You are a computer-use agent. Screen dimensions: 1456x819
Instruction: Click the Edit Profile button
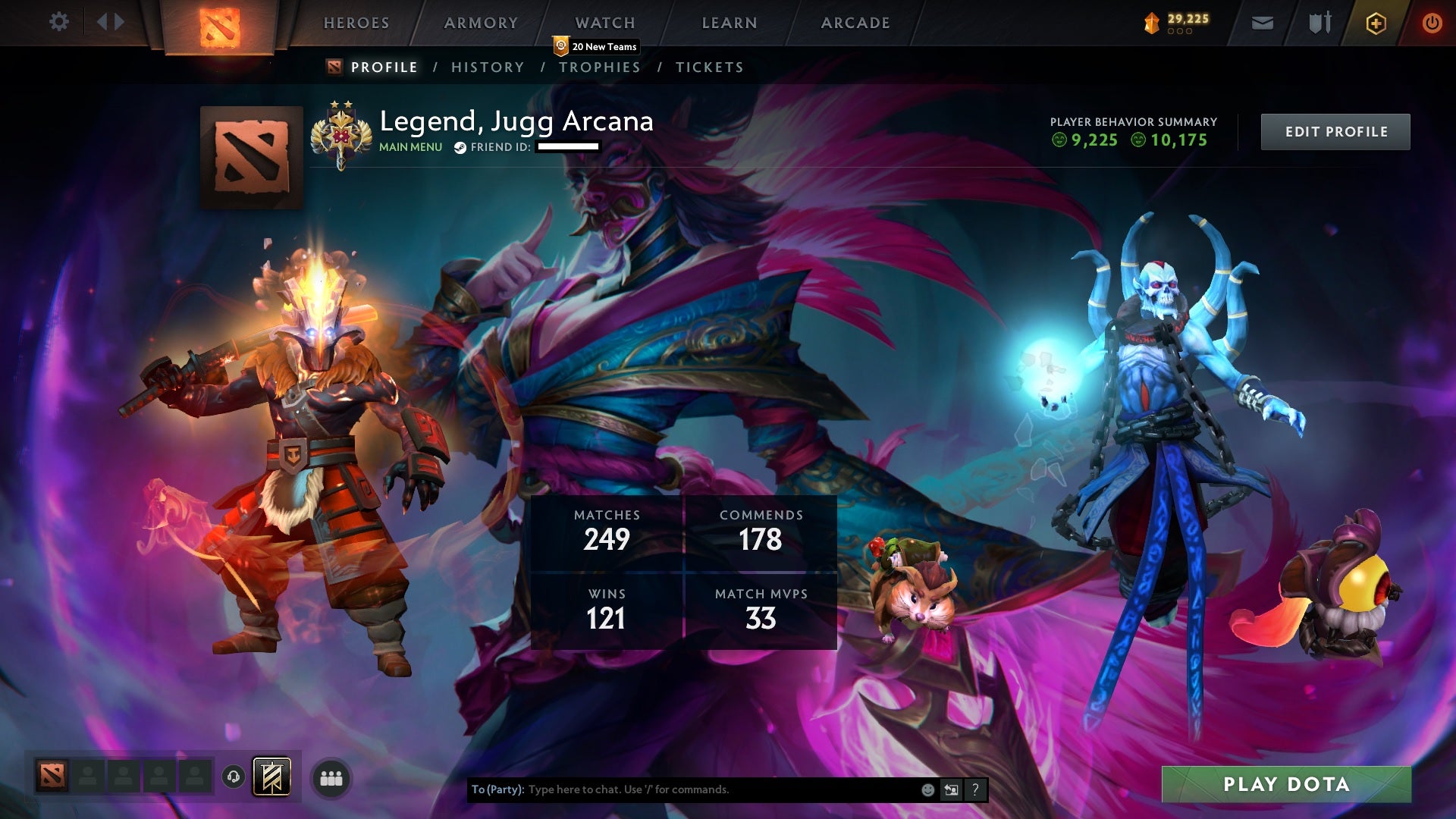(1335, 130)
